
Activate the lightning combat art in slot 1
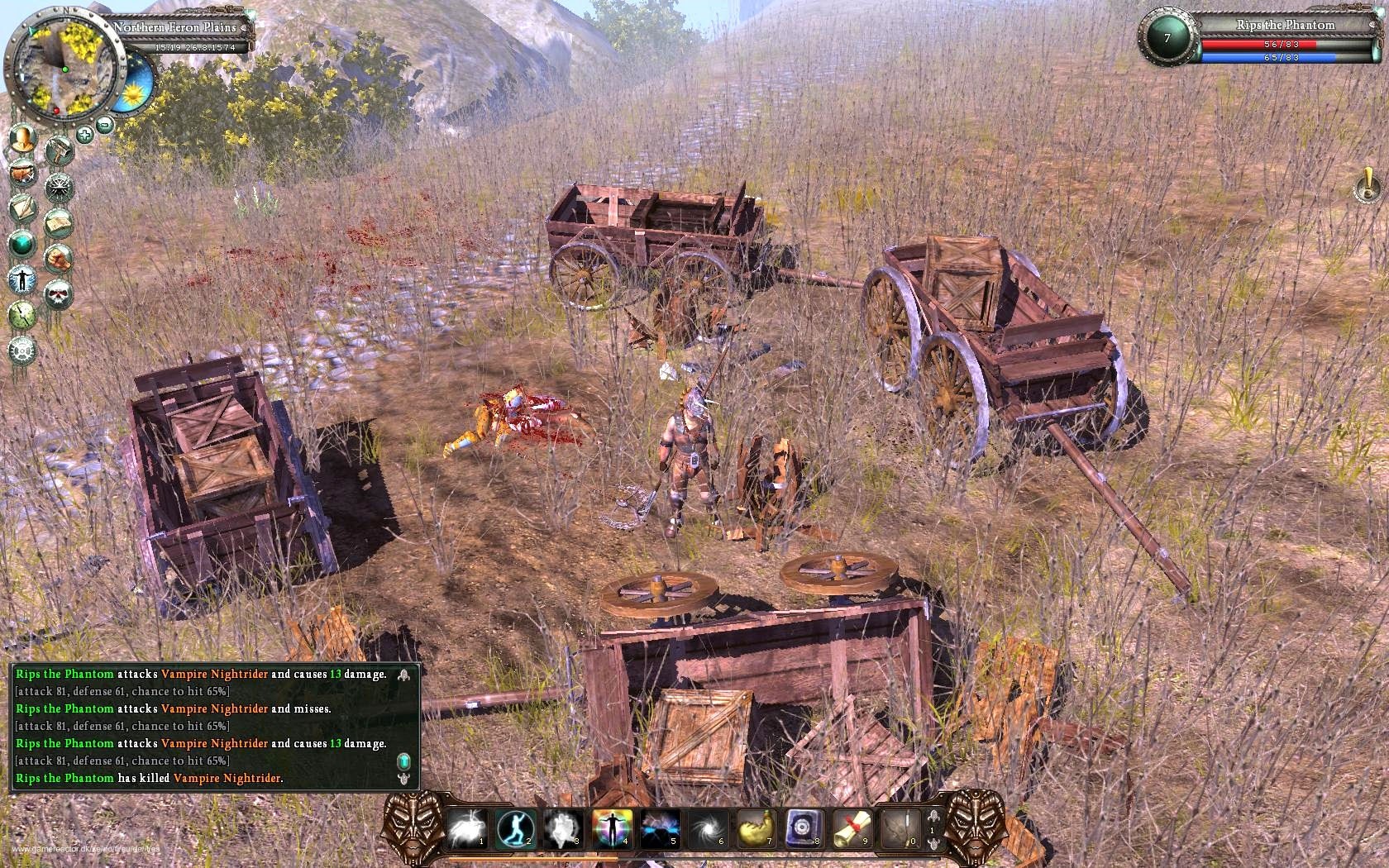(465, 829)
